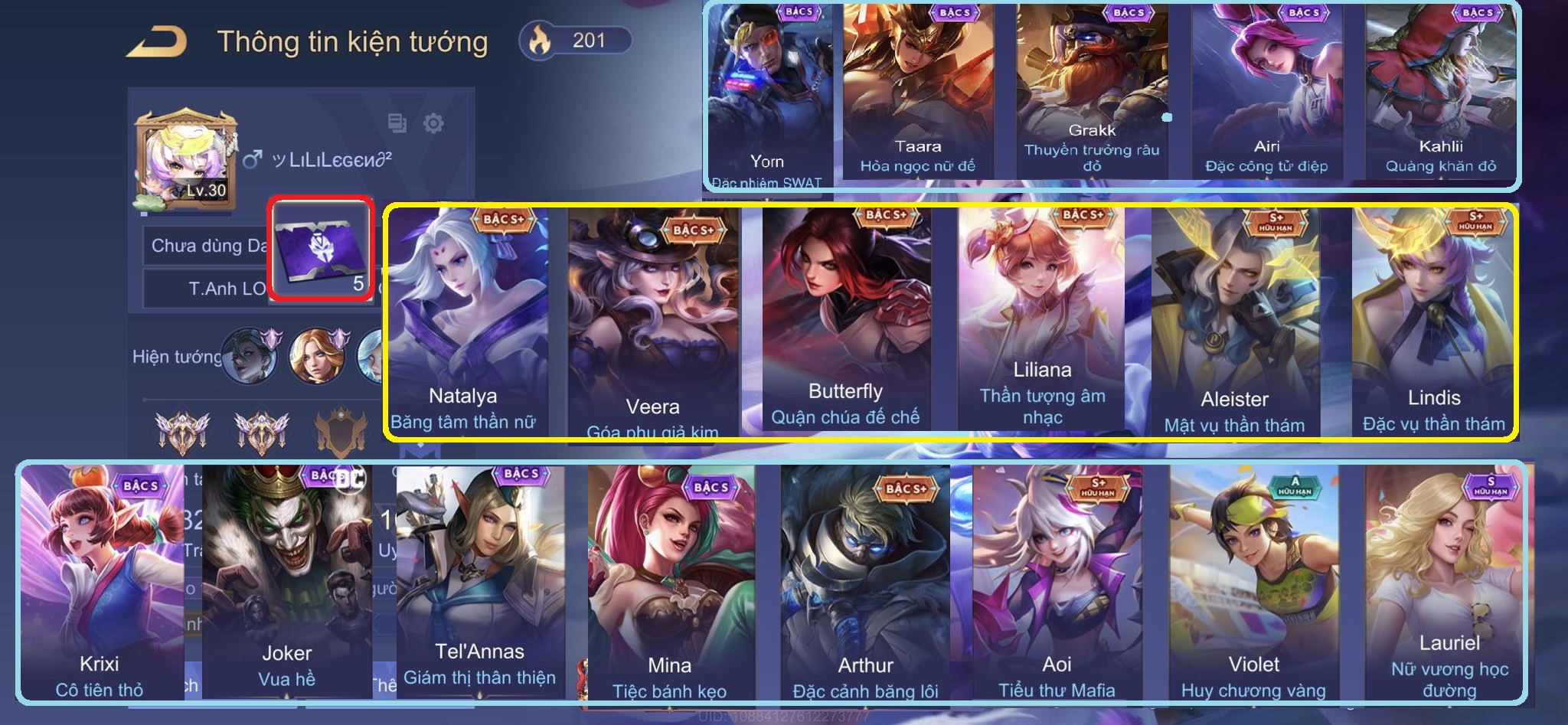This screenshot has width=1568, height=725.
Task: Open the Joker Vua hề card
Action: pyautogui.click(x=287, y=582)
